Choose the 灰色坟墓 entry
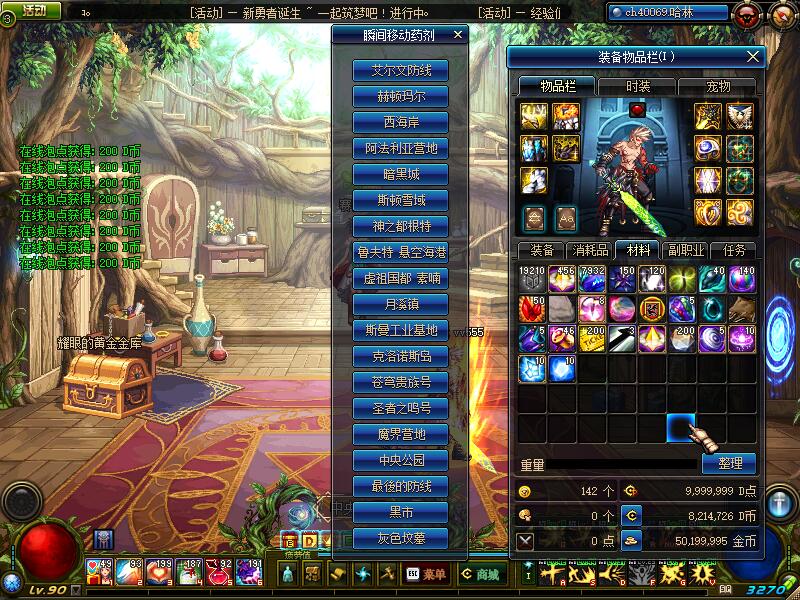 pyautogui.click(x=400, y=538)
